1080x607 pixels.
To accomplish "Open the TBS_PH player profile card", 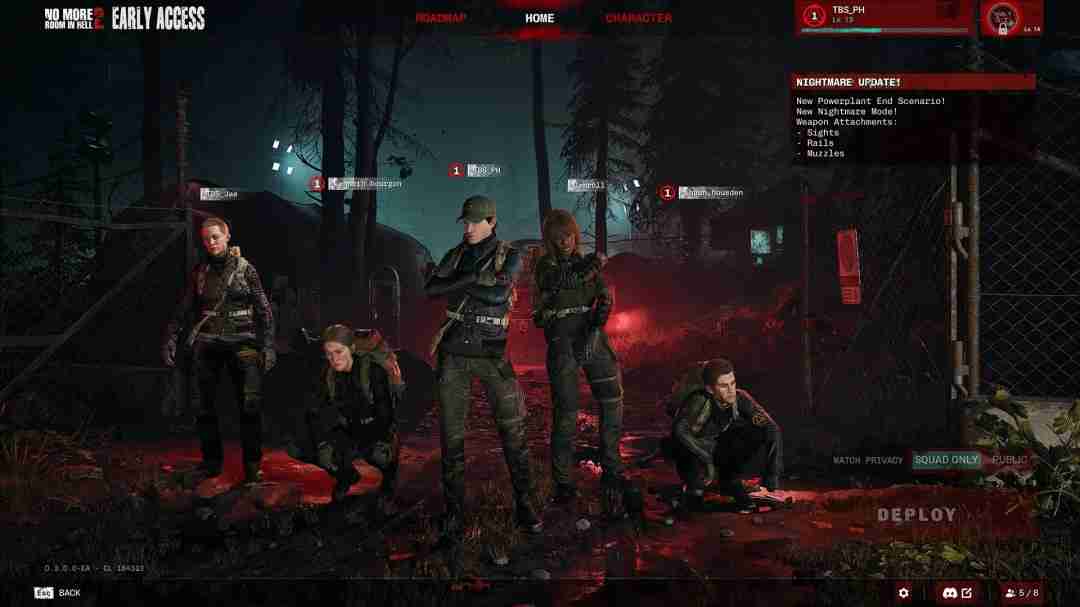I will tap(884, 17).
